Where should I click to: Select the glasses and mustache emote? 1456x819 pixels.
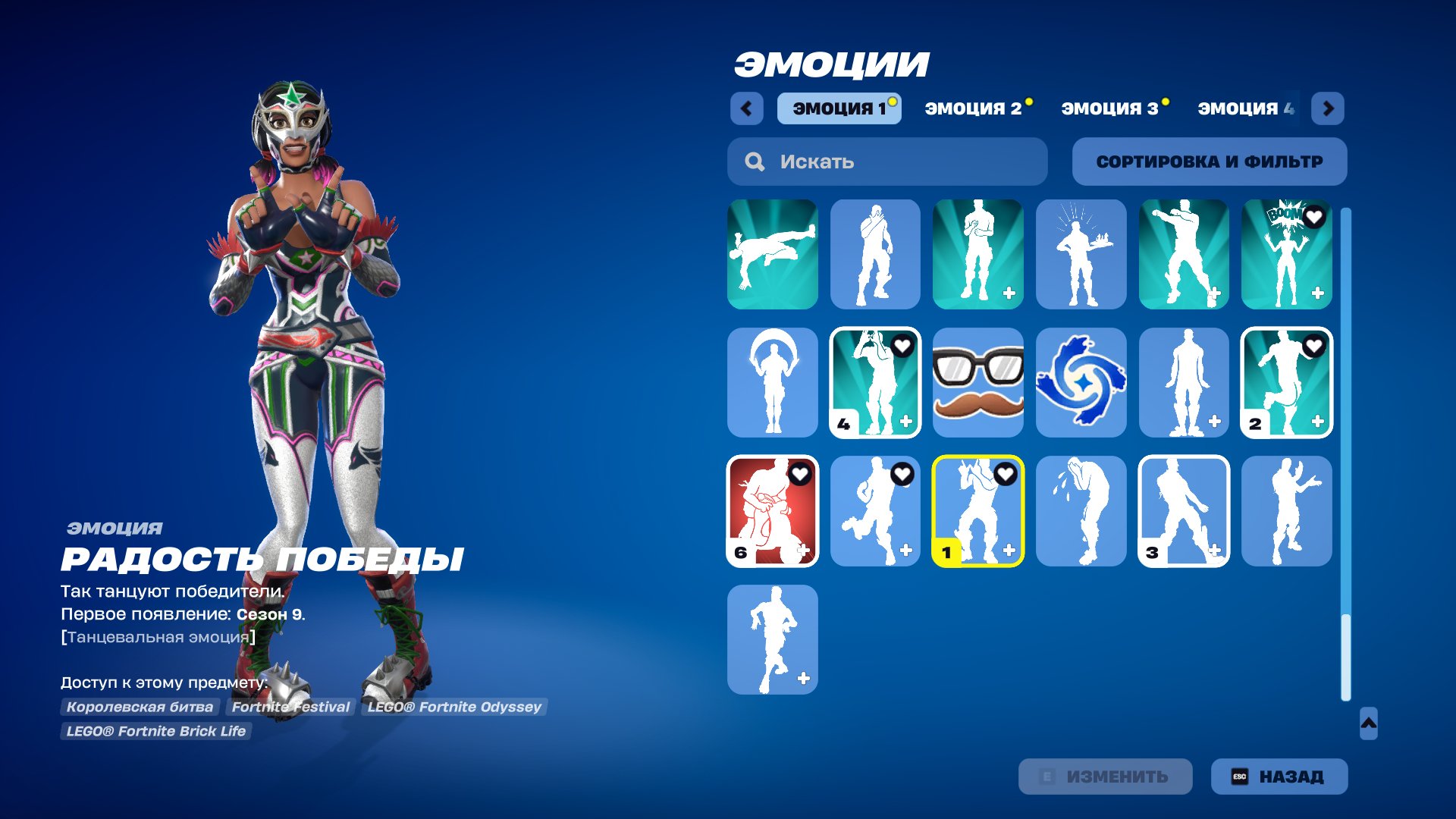978,383
